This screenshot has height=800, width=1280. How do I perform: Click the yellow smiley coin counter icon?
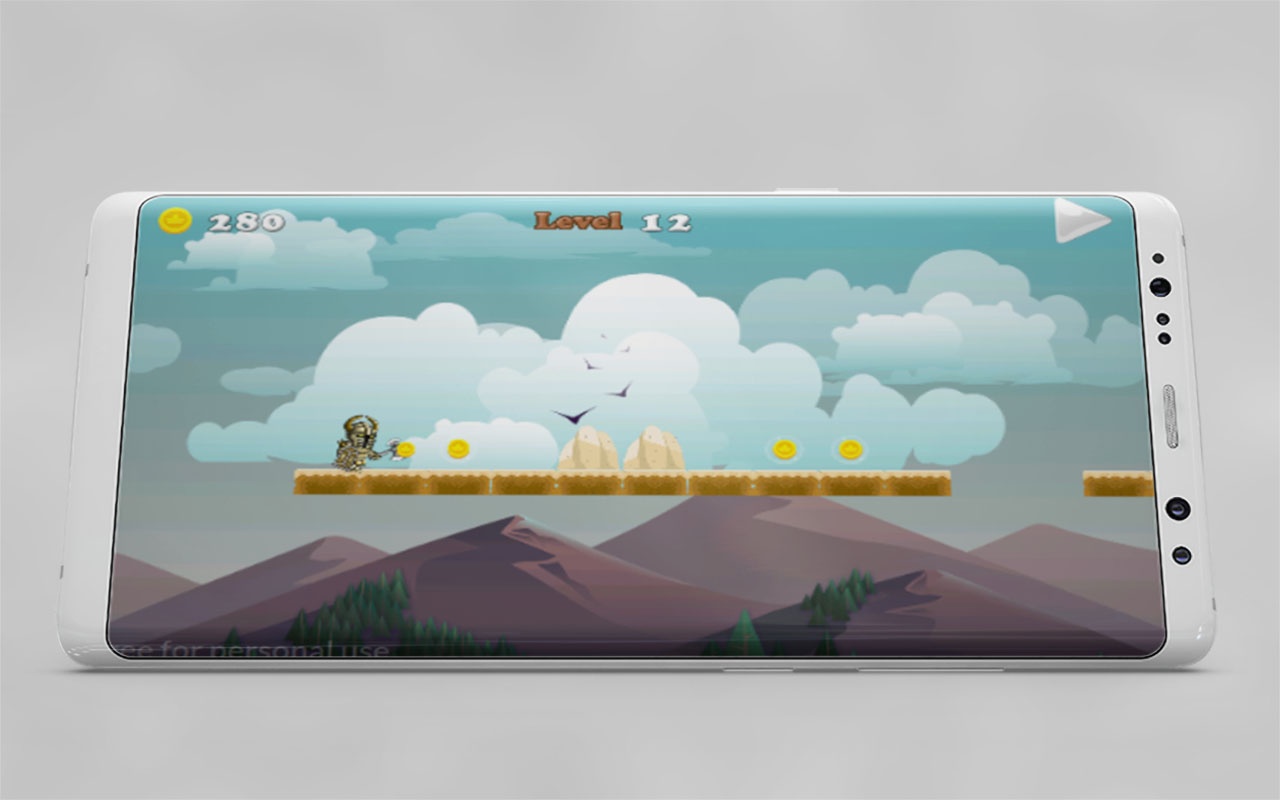(x=175, y=221)
